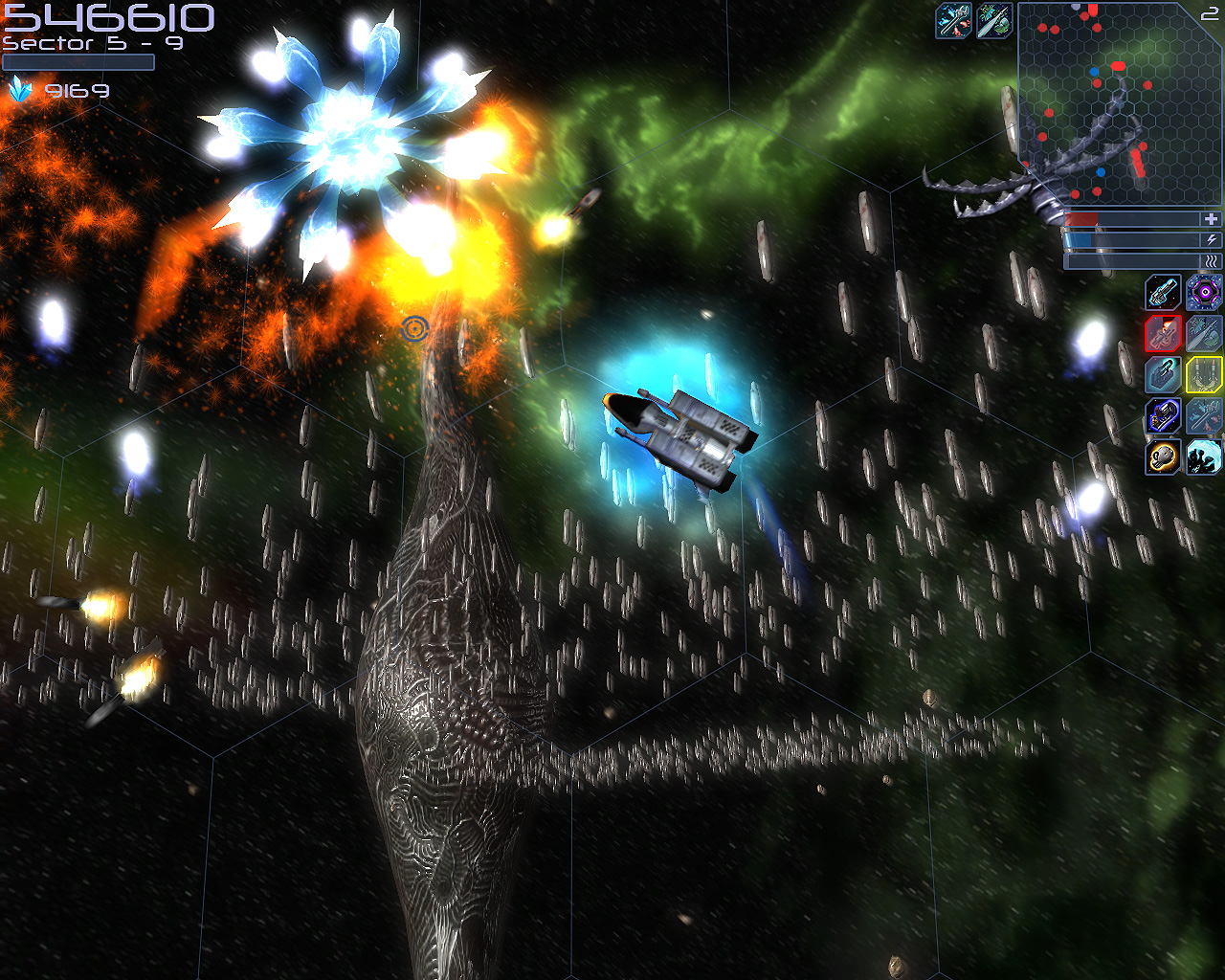The width and height of the screenshot is (1225, 980).
Task: Click the wrench repair icon at top
Action: [x=953, y=19]
